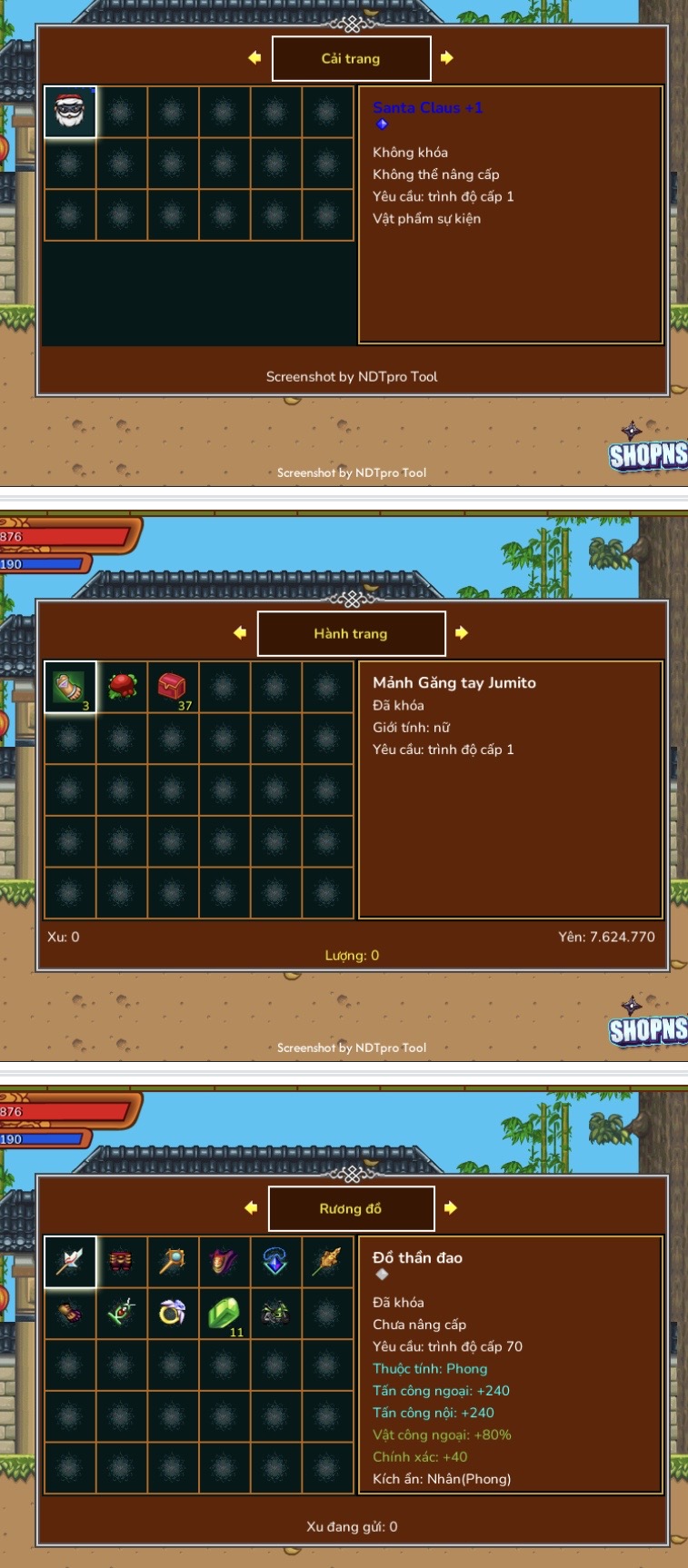Screen dimensions: 688x1568
Task: Select the magnifying glass staff item
Action: pyautogui.click(x=173, y=1262)
